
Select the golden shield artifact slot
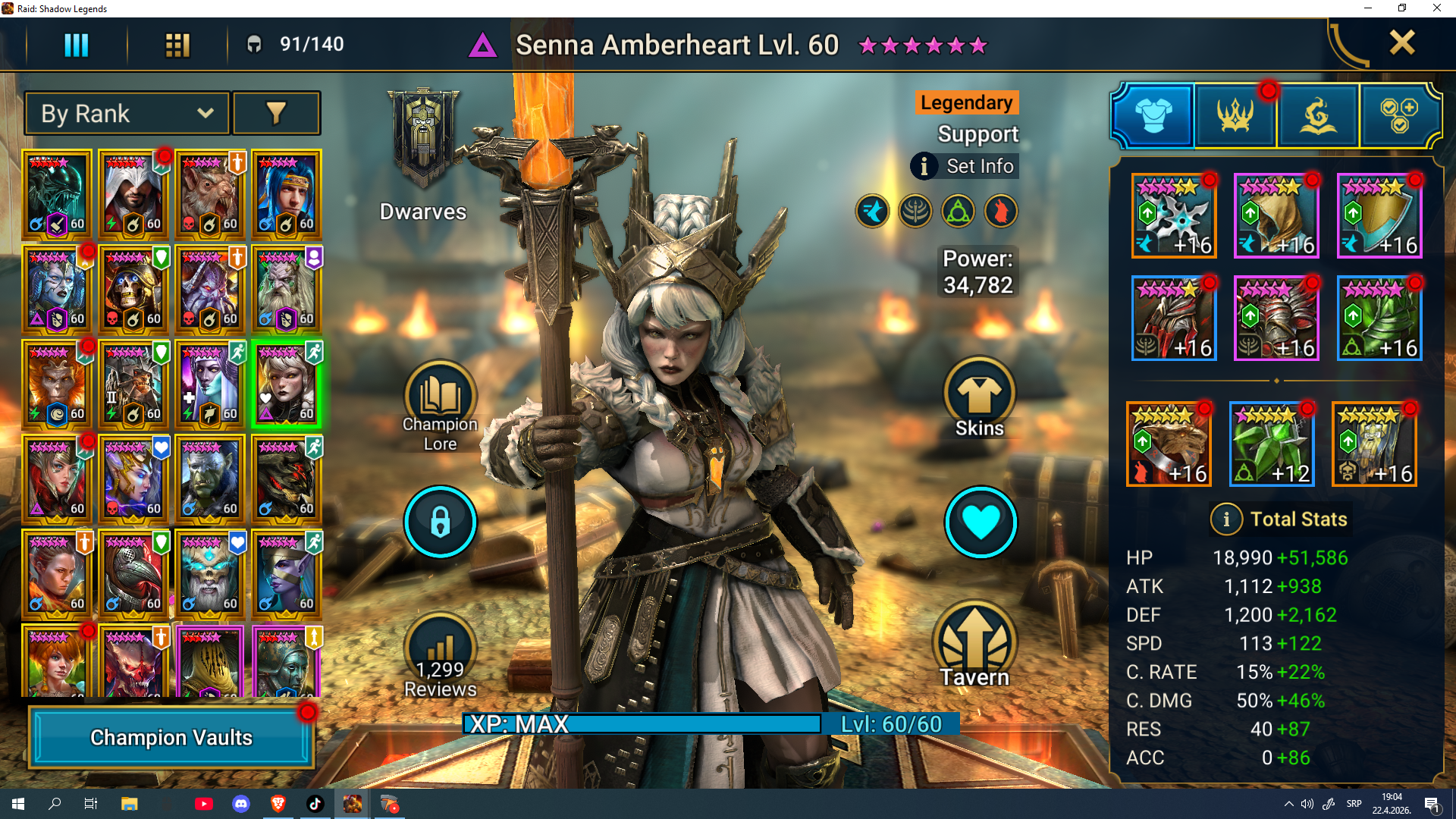[x=1379, y=216]
